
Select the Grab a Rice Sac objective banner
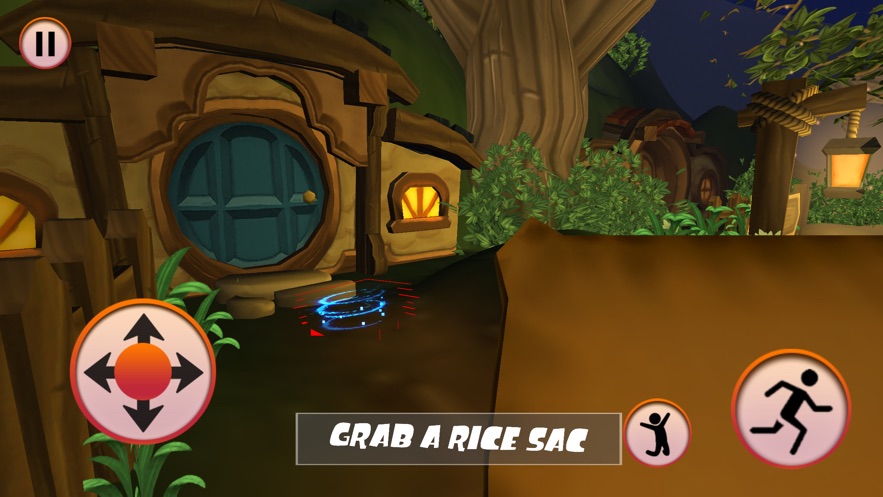coord(458,438)
